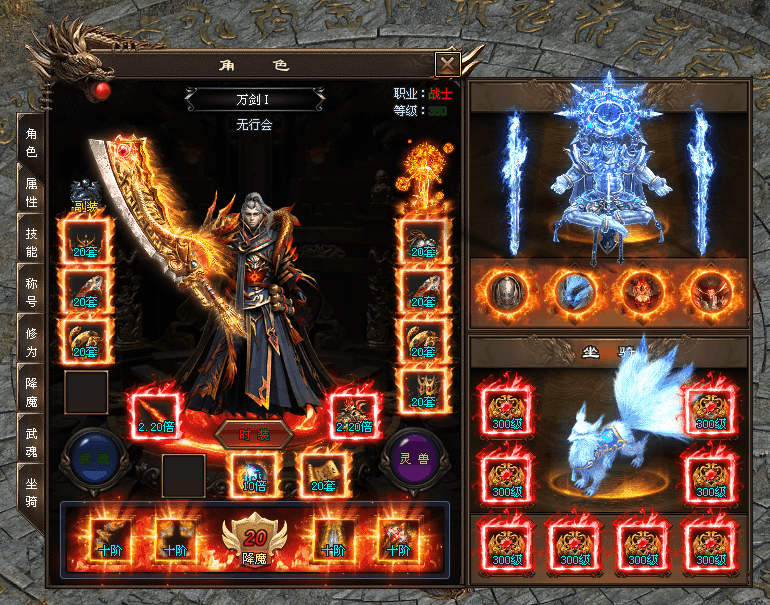Click the scroll item slot labeled 20套
The image size is (770, 605).
click(322, 474)
